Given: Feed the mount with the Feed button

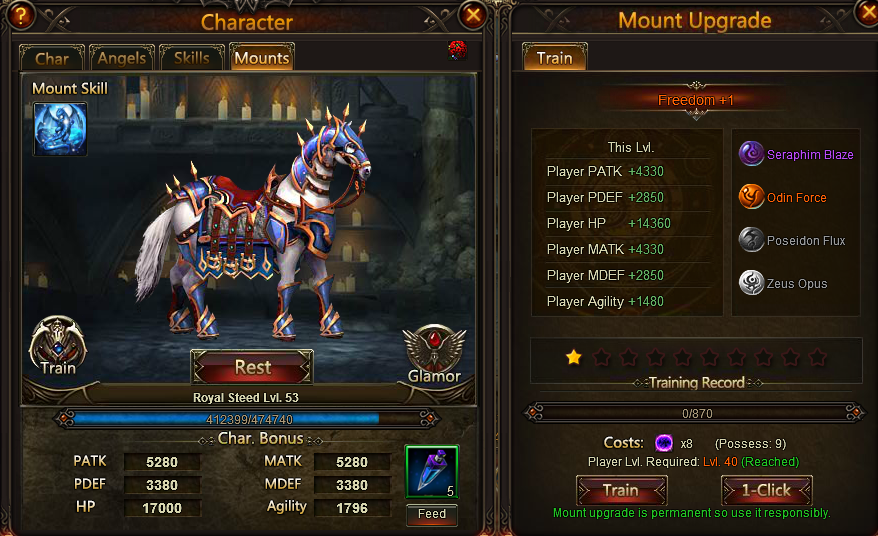Looking at the screenshot, I should (x=432, y=514).
